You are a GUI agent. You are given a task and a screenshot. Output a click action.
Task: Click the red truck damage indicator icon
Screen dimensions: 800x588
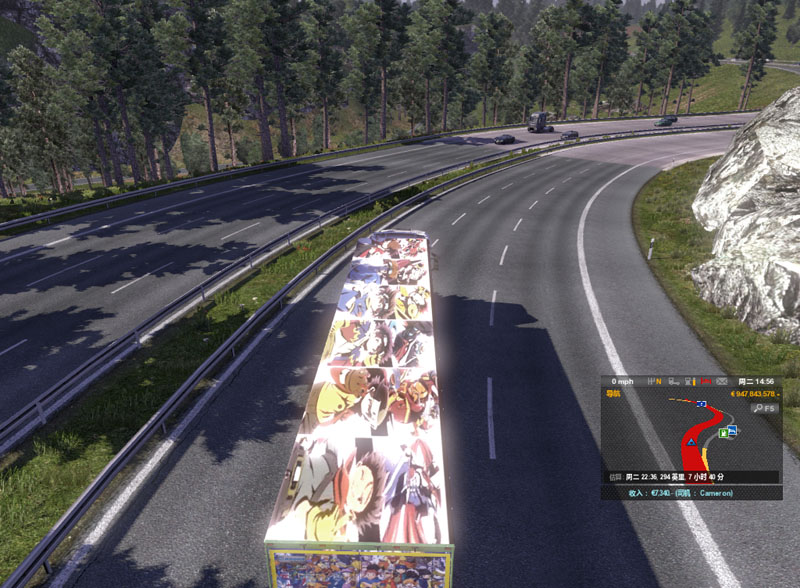[x=705, y=381]
